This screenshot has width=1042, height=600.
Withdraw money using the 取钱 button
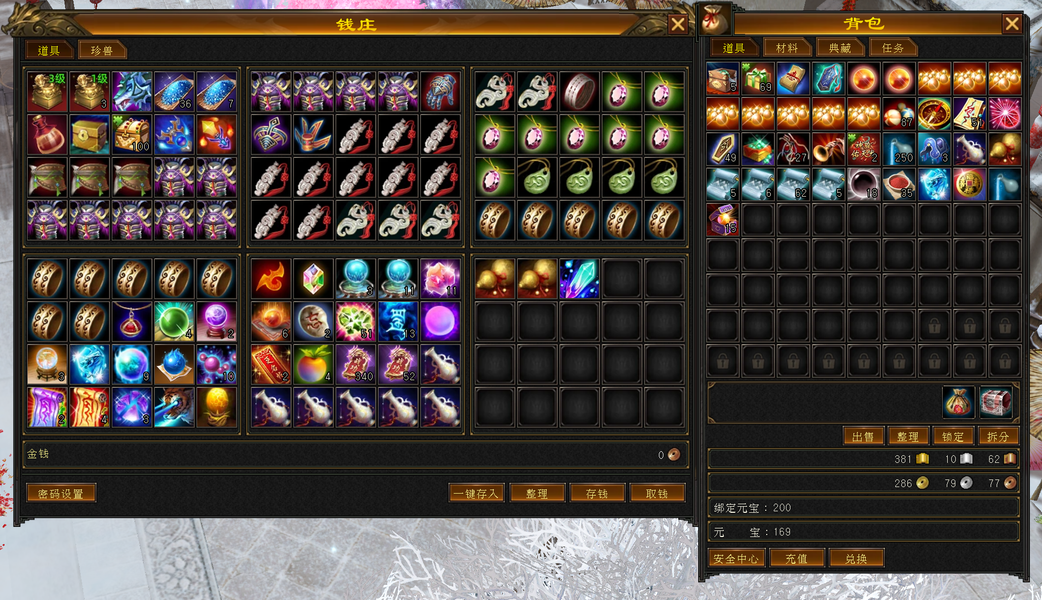click(657, 493)
